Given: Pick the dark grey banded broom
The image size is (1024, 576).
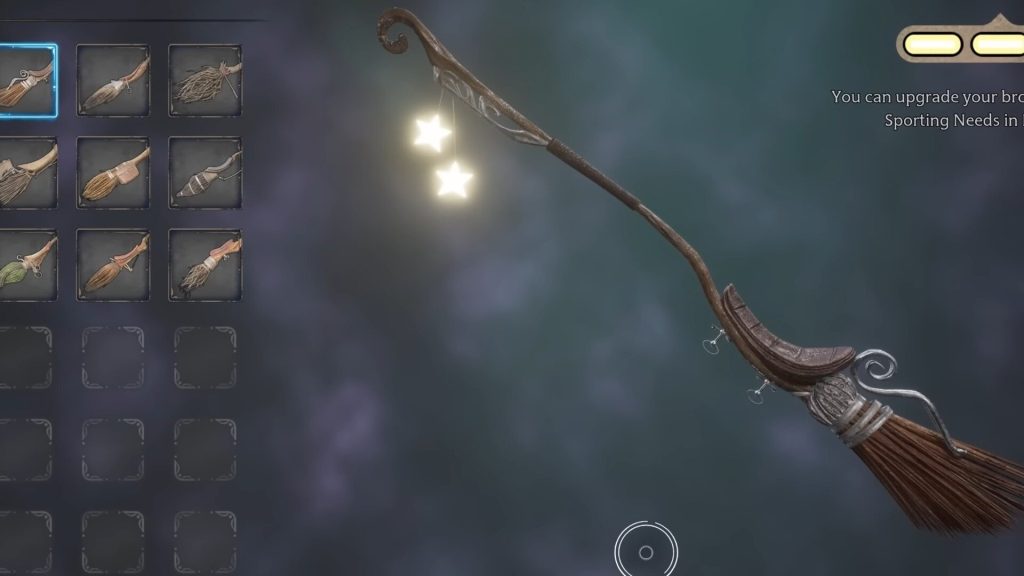Looking at the screenshot, I should [204, 173].
